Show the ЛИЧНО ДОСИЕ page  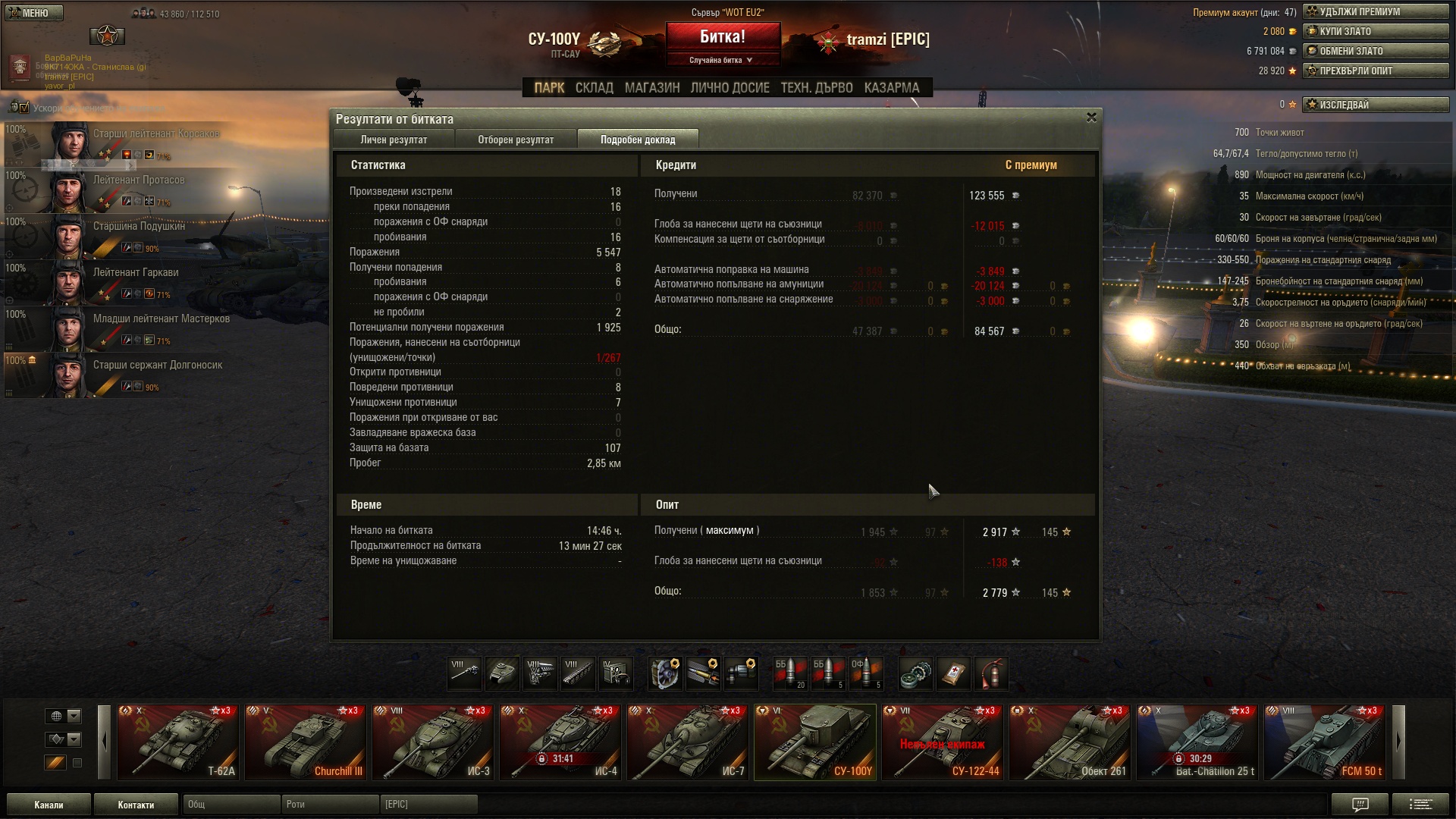(730, 88)
